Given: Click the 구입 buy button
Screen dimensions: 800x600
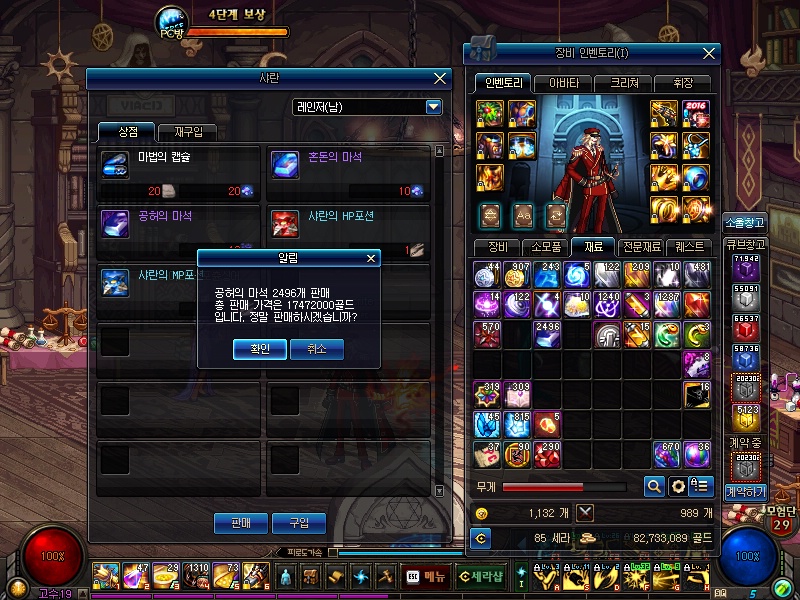Looking at the screenshot, I should click(x=299, y=523).
